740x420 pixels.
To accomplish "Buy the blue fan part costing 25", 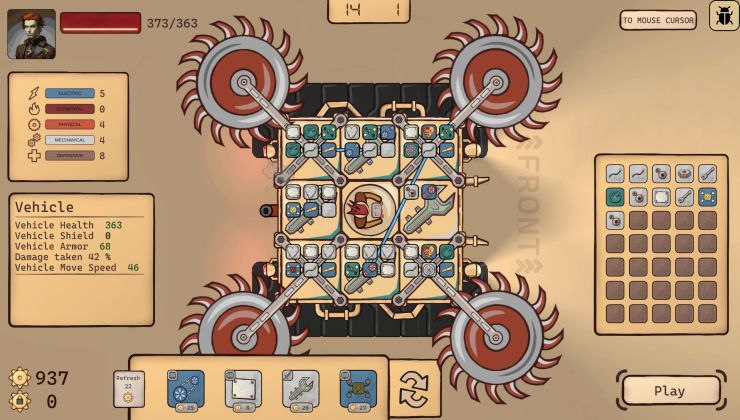I will coord(186,389).
